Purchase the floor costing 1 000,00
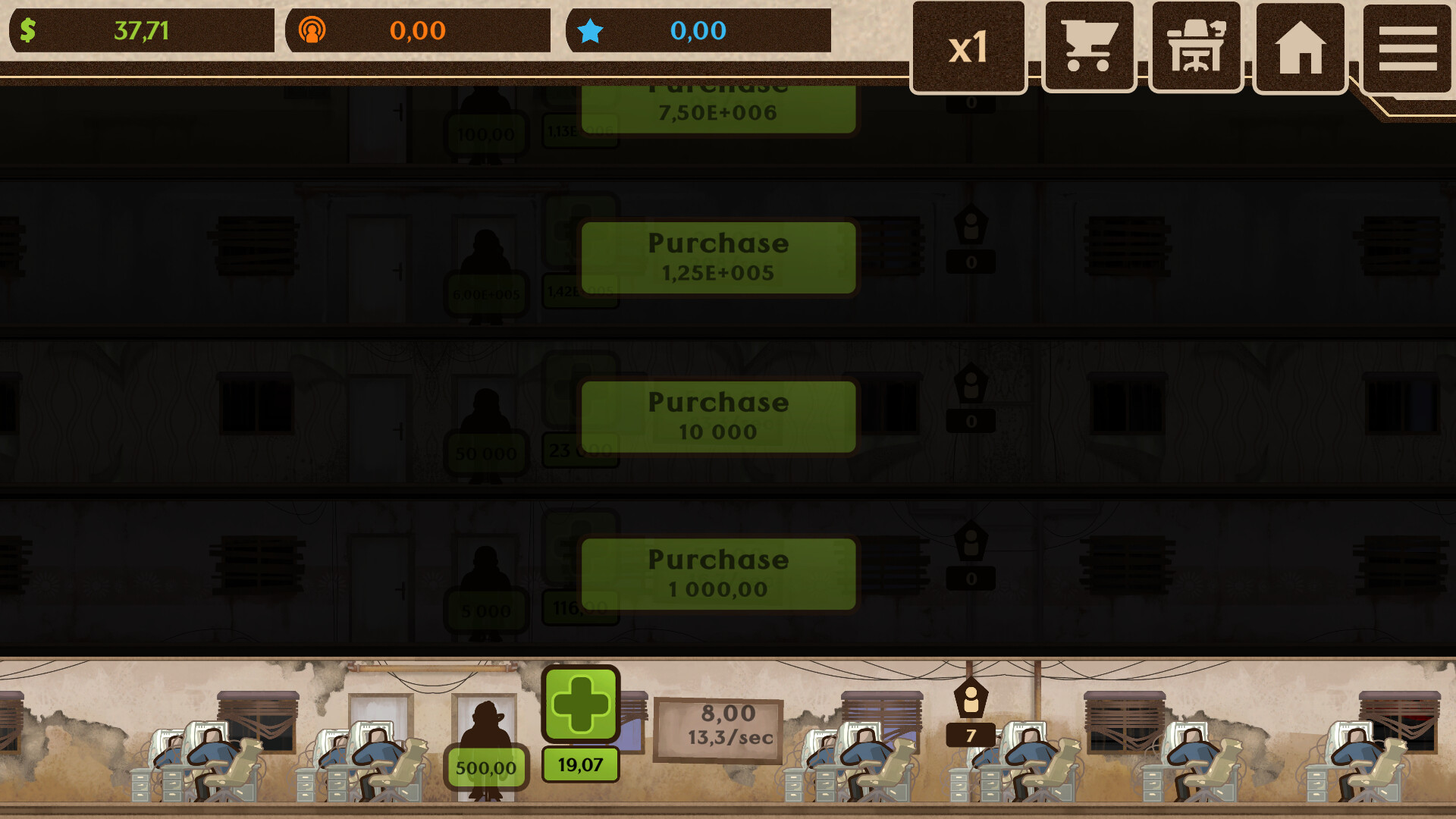The height and width of the screenshot is (819, 1456). (717, 573)
